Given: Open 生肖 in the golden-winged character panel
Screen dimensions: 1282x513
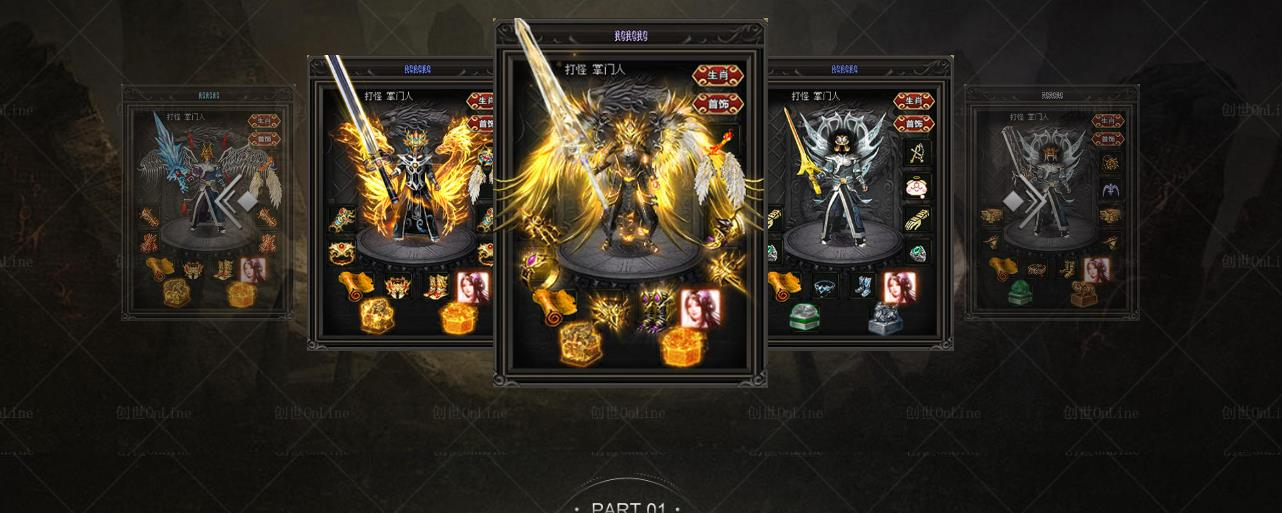Looking at the screenshot, I should pos(717,75).
